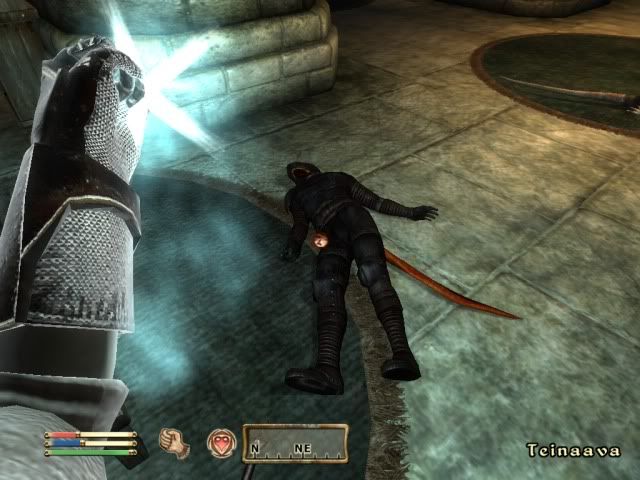This screenshot has height=480, width=640.
Task: Click the compass heading strip
Action: 295,443
